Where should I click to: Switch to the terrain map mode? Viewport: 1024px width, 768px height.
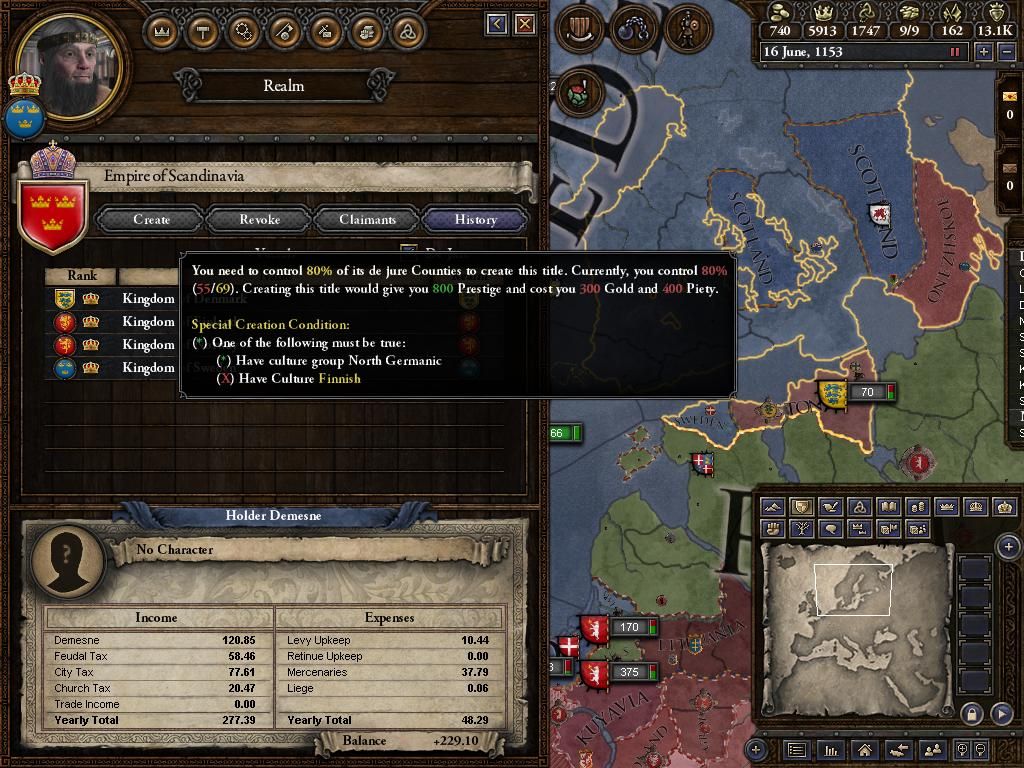pos(772,507)
